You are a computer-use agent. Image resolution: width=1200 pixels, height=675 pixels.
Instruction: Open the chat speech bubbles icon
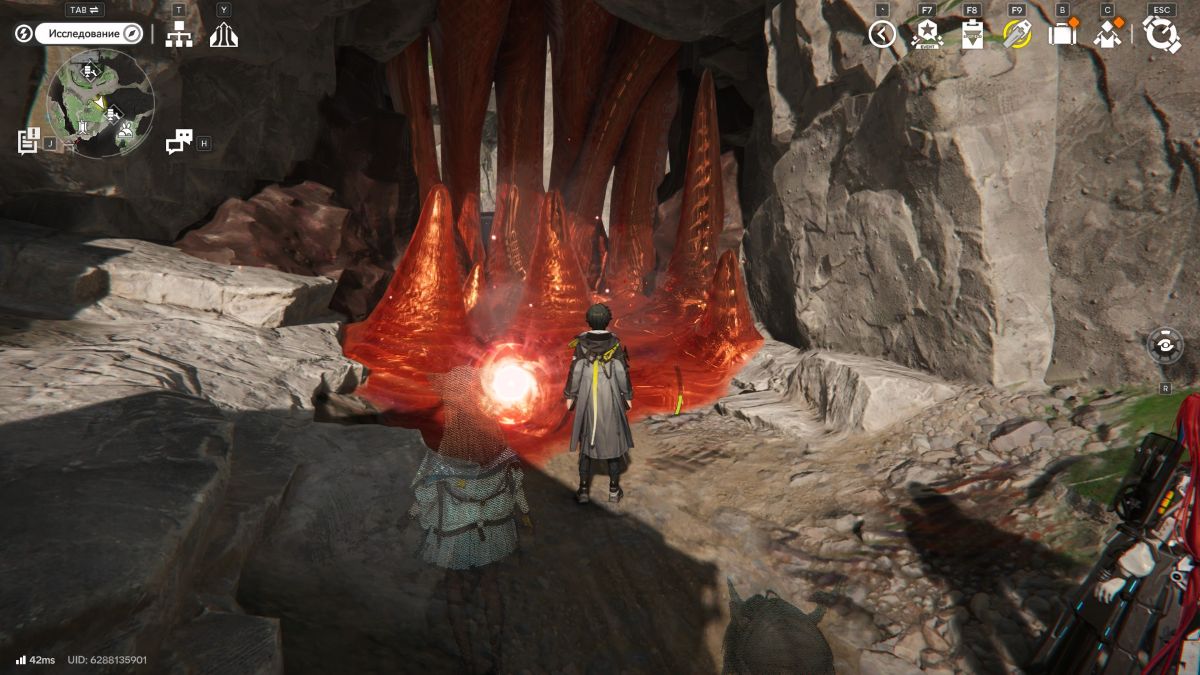[x=179, y=142]
